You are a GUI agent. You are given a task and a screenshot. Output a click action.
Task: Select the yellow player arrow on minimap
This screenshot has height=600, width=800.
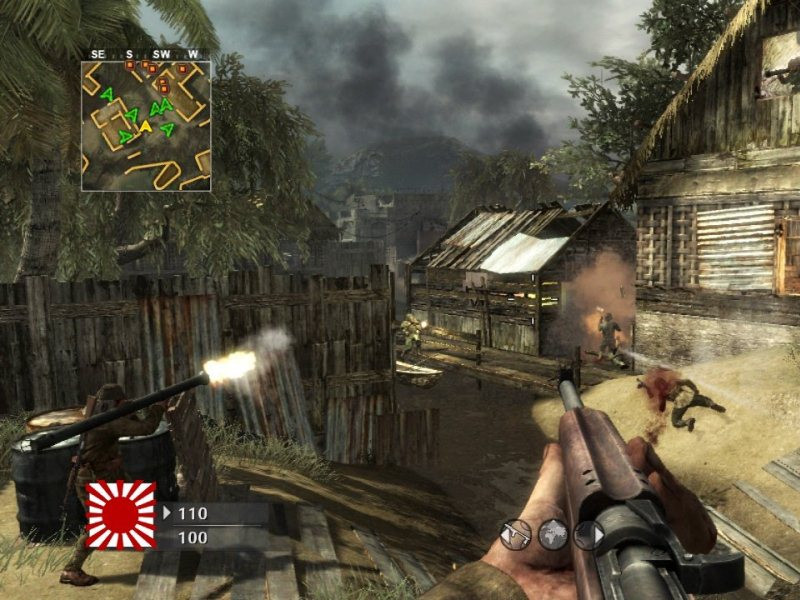pyautogui.click(x=145, y=126)
